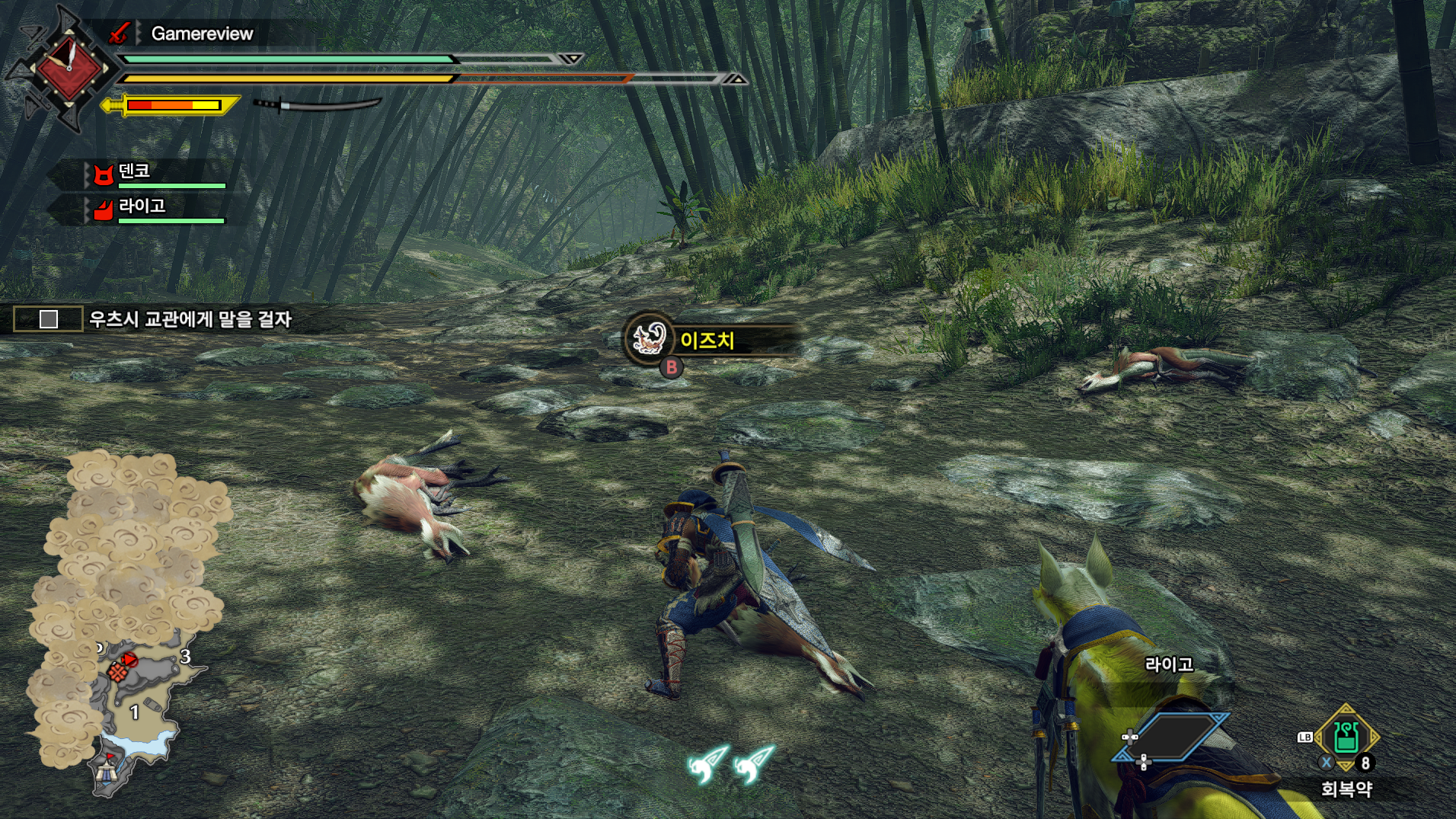This screenshot has width=1456, height=819.
Task: Click the quest timer clock emblem
Action: [x=69, y=67]
